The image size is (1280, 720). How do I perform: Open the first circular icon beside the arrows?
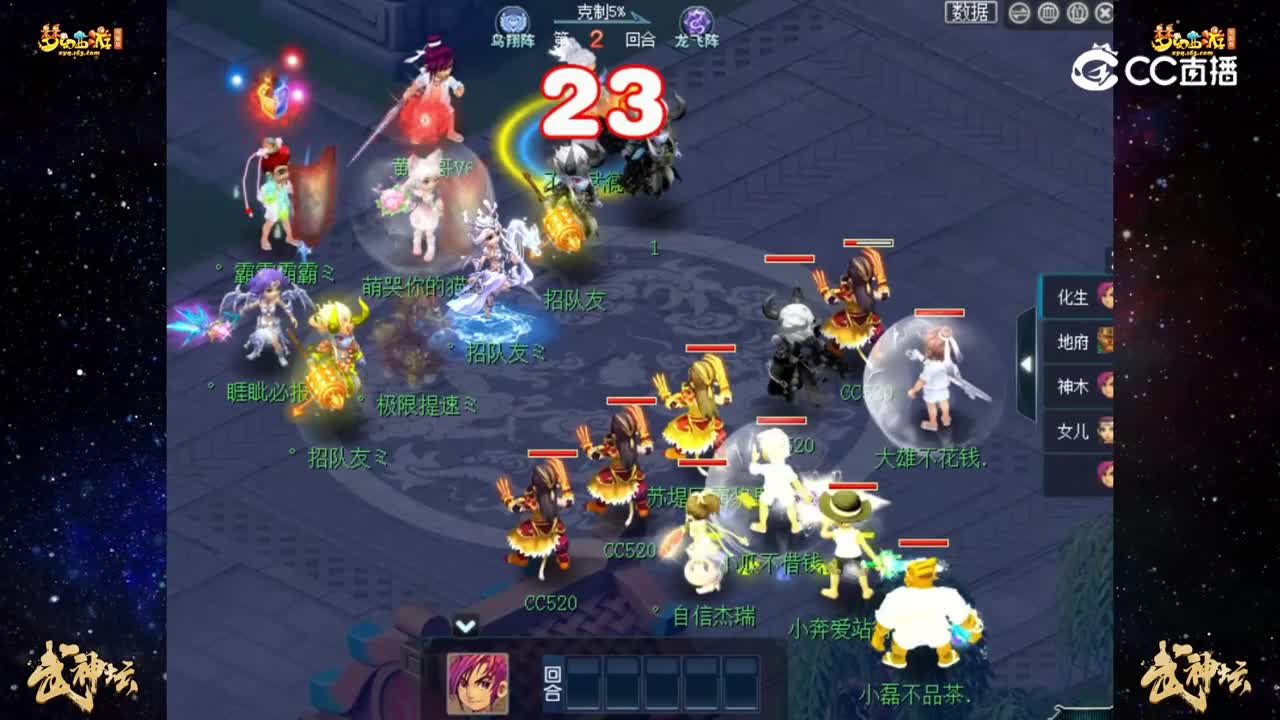pos(1048,13)
